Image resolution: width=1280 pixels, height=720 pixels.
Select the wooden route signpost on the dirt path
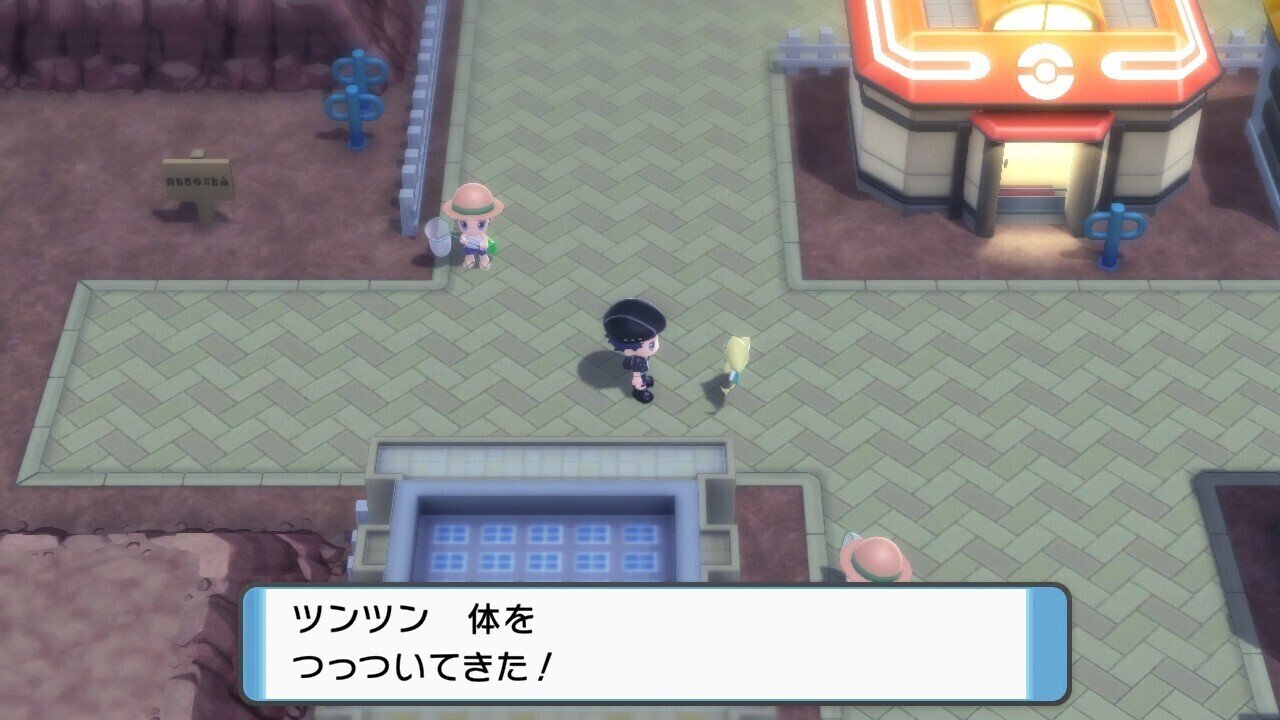coord(196,180)
